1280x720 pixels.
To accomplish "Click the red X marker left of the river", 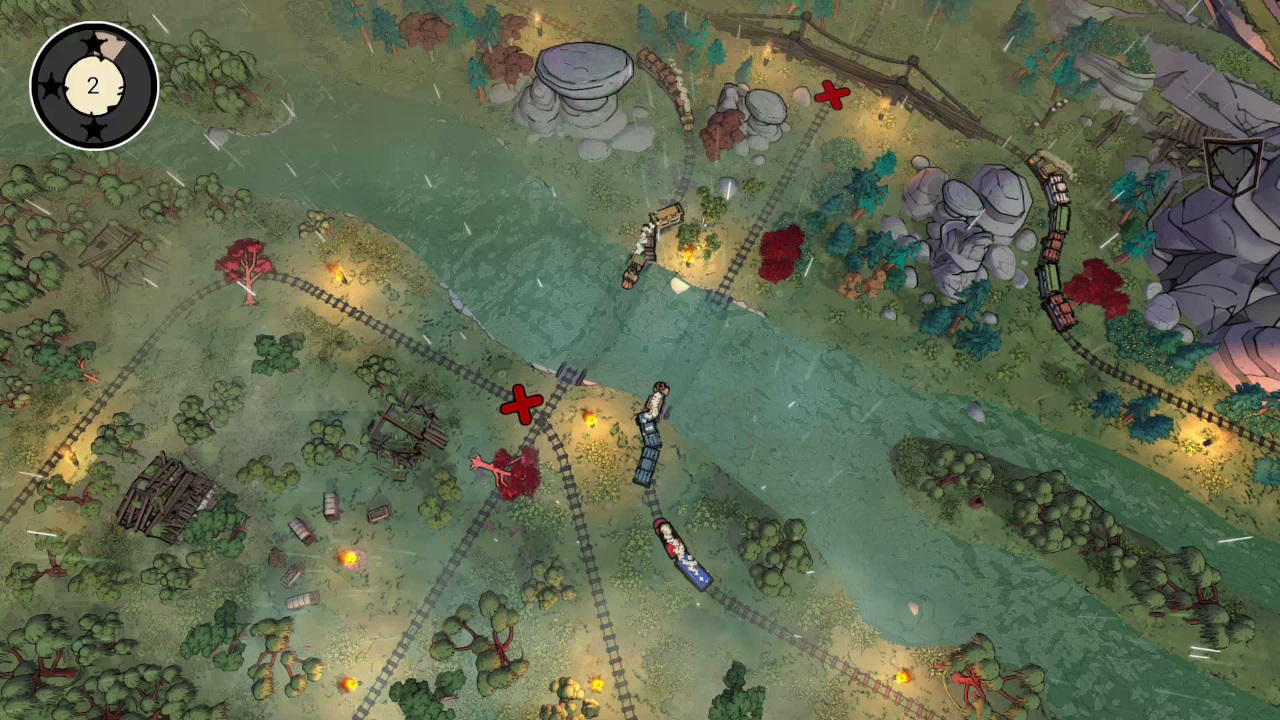I will [521, 404].
